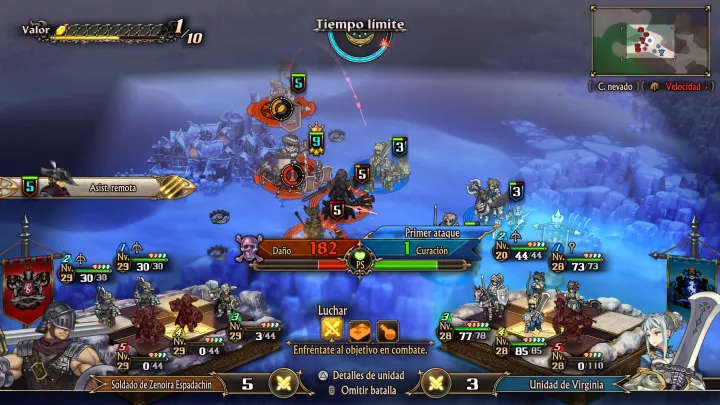Pick the potion flask item action

click(387, 328)
